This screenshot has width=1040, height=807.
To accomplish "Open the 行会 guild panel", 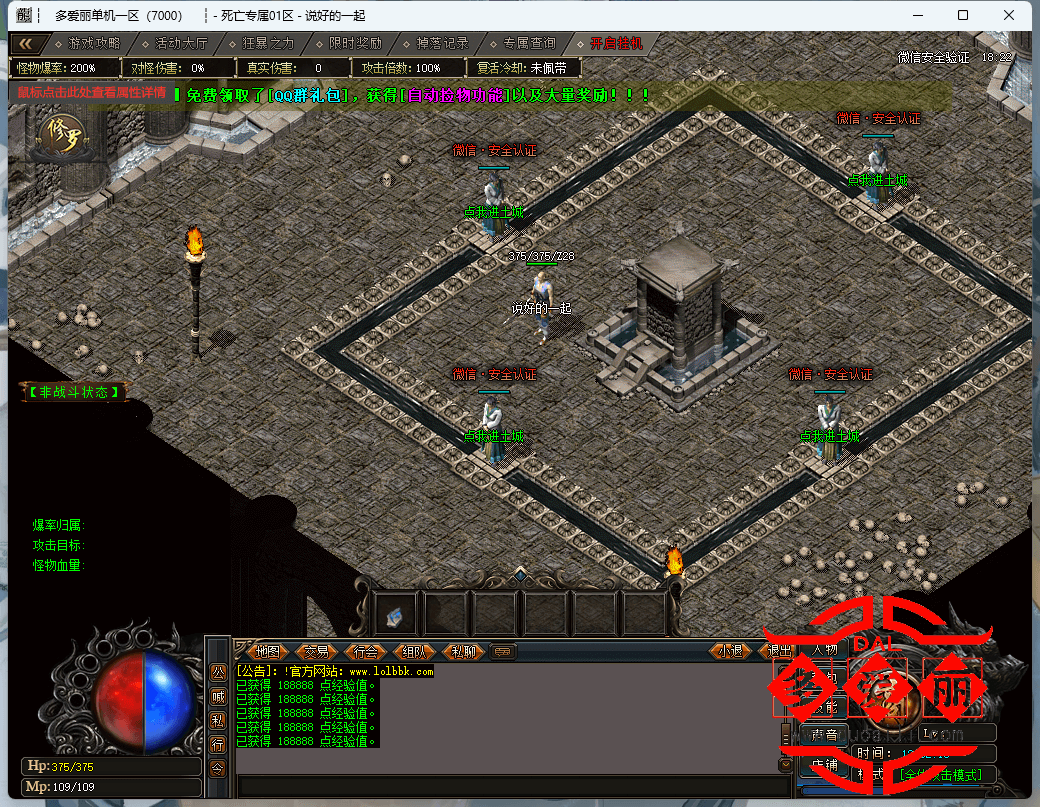I will (366, 651).
